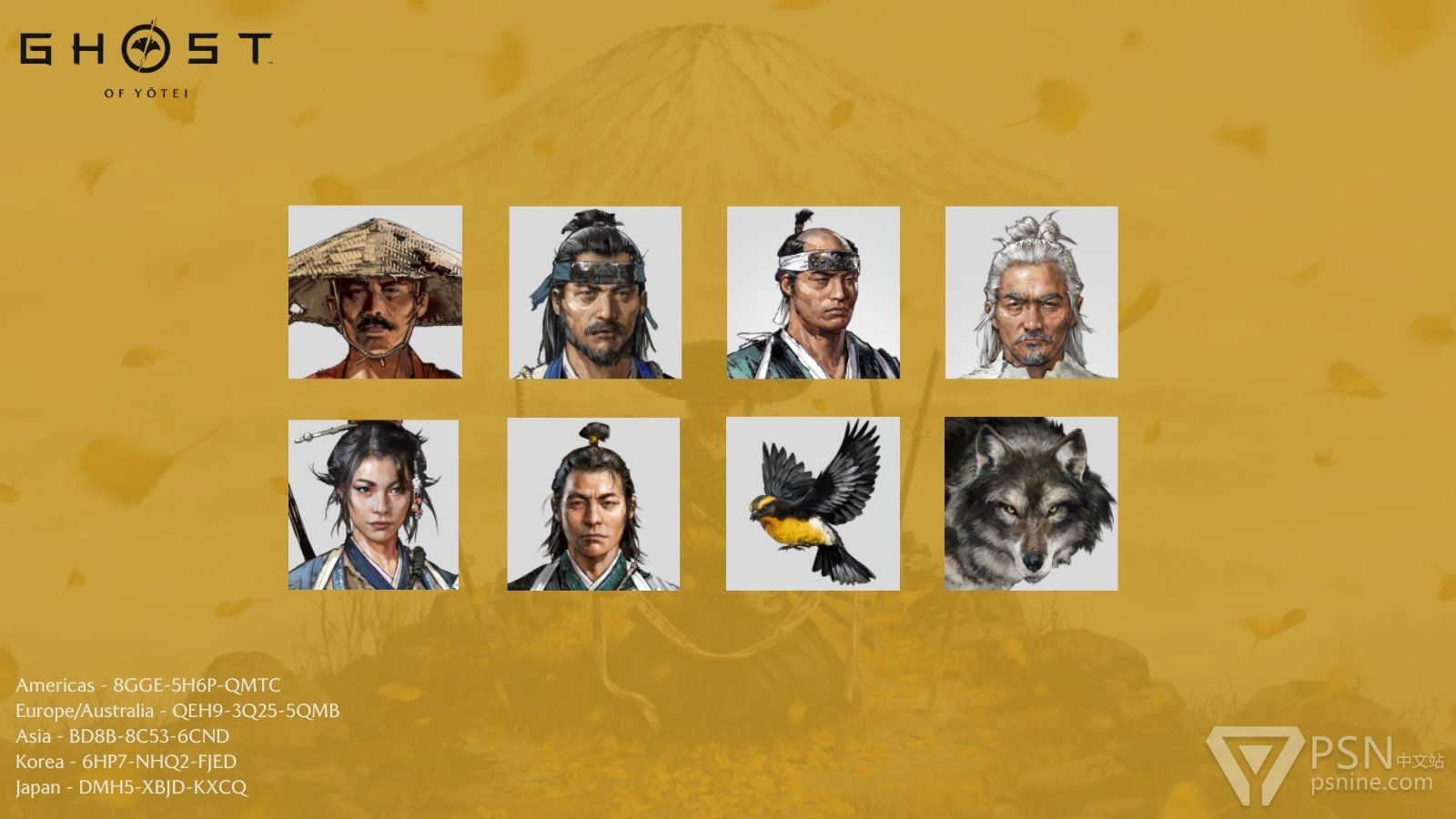1456x819 pixels.
Task: Choose the grey wolf avatar
Action: pyautogui.click(x=1031, y=504)
